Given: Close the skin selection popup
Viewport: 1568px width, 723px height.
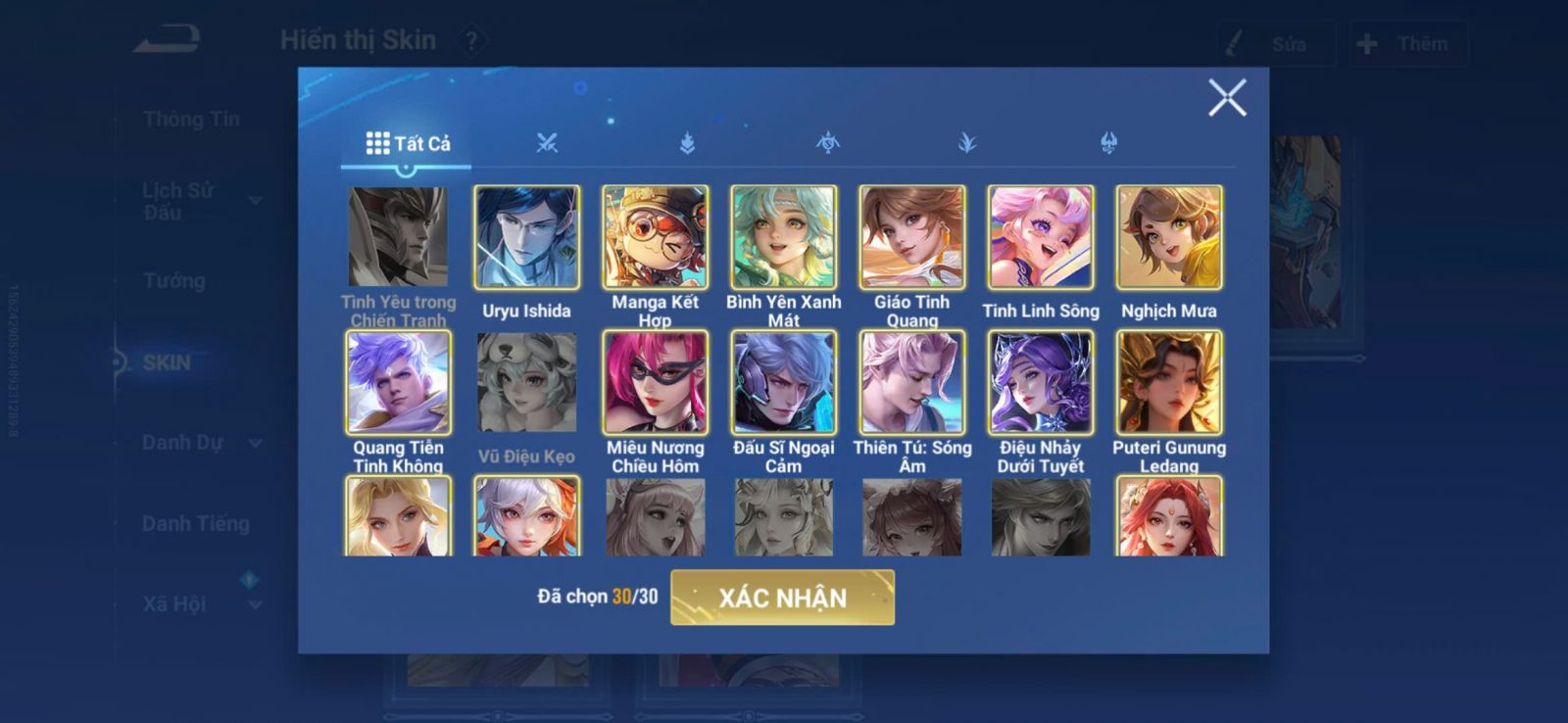Looking at the screenshot, I should [x=1226, y=98].
